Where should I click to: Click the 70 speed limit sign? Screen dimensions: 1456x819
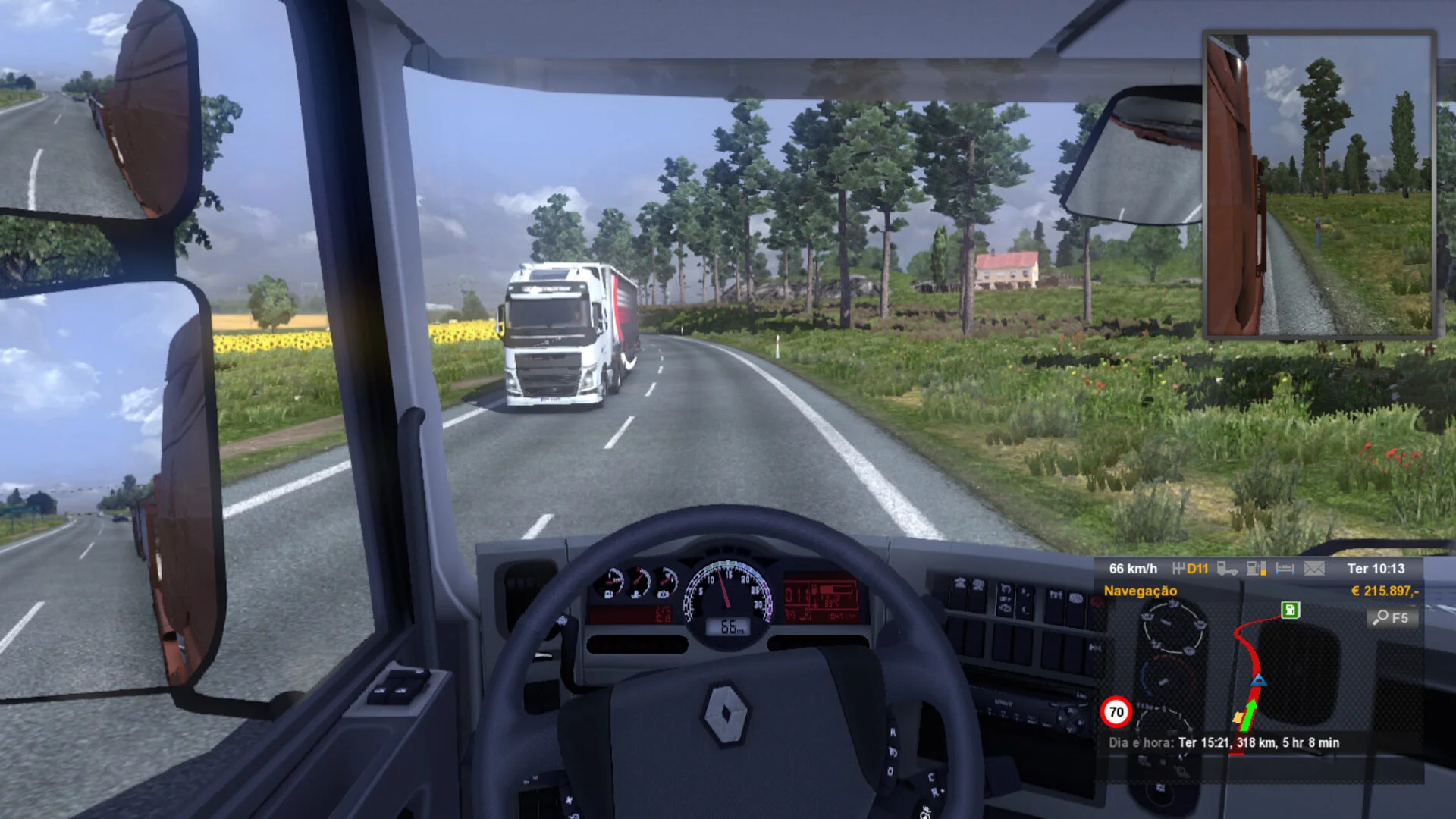click(x=1116, y=712)
